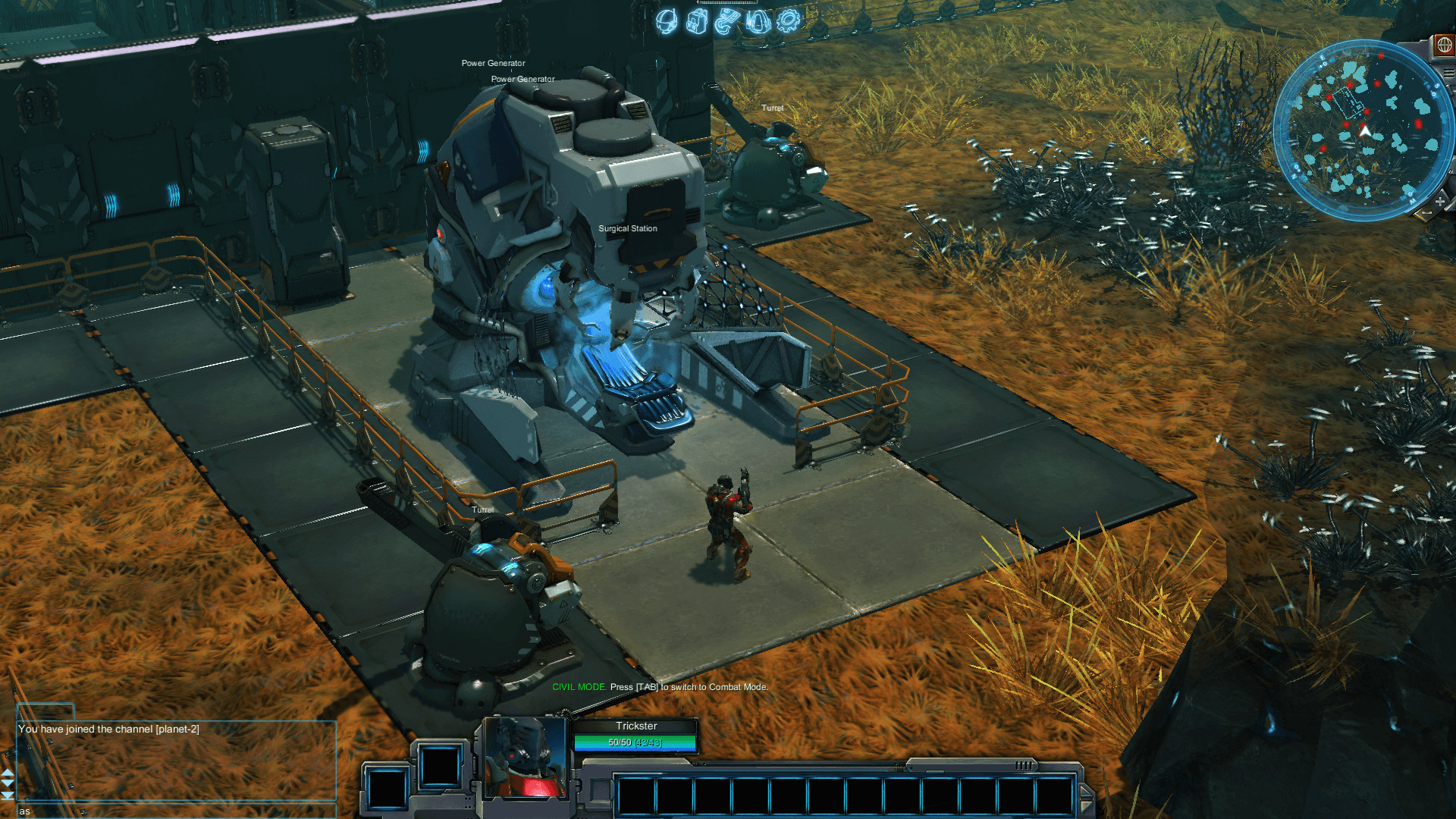Open the character helmet menu icon
Image resolution: width=1456 pixels, height=819 pixels.
click(667, 21)
